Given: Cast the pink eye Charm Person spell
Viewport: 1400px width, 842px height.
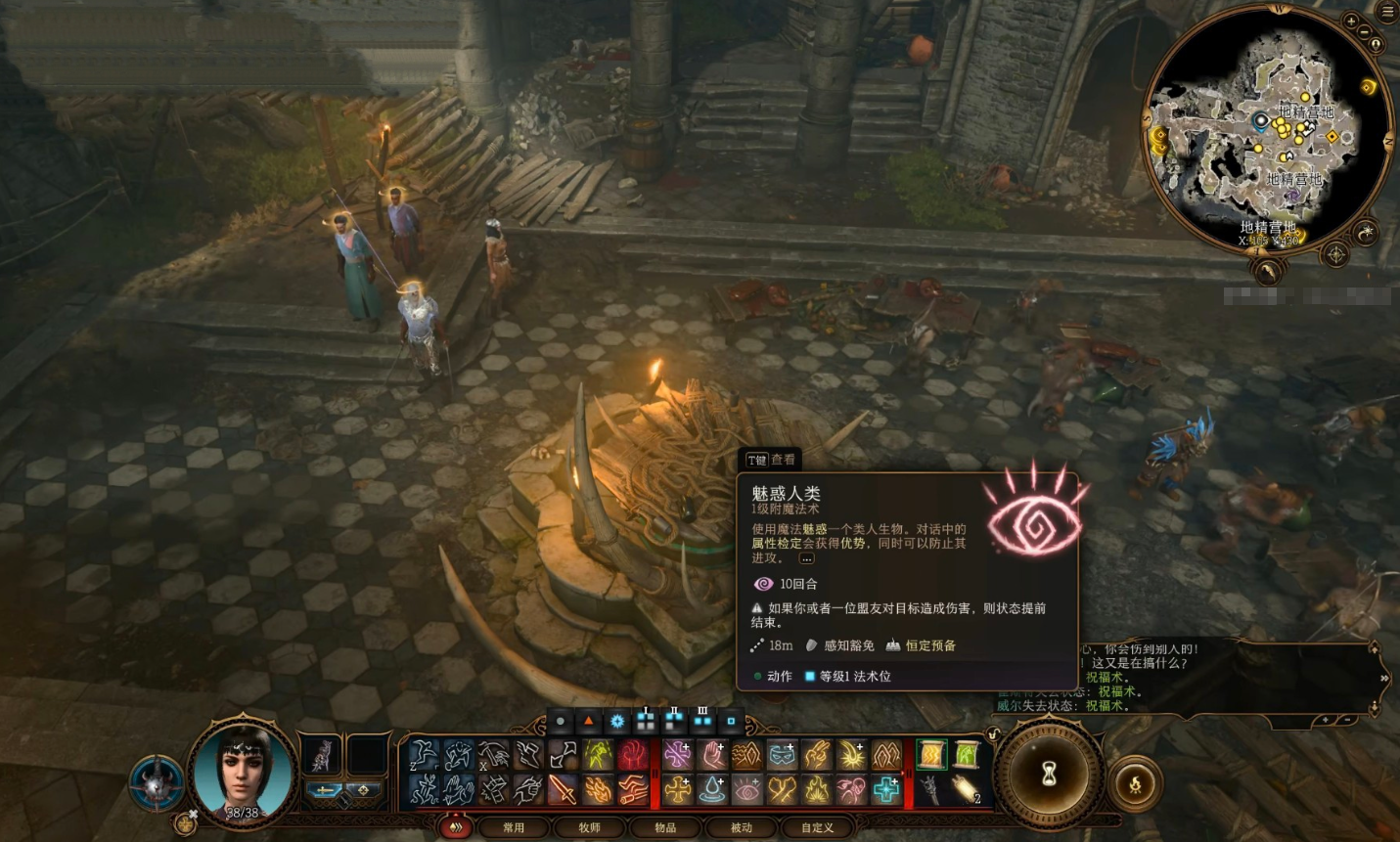Looking at the screenshot, I should 747,789.
